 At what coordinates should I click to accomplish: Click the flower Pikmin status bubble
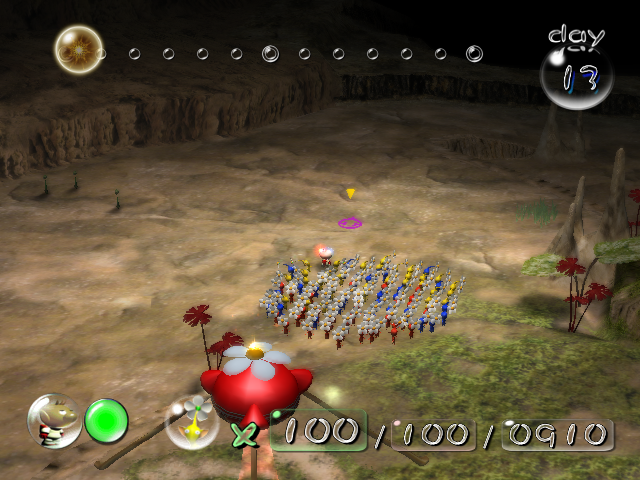[192, 421]
